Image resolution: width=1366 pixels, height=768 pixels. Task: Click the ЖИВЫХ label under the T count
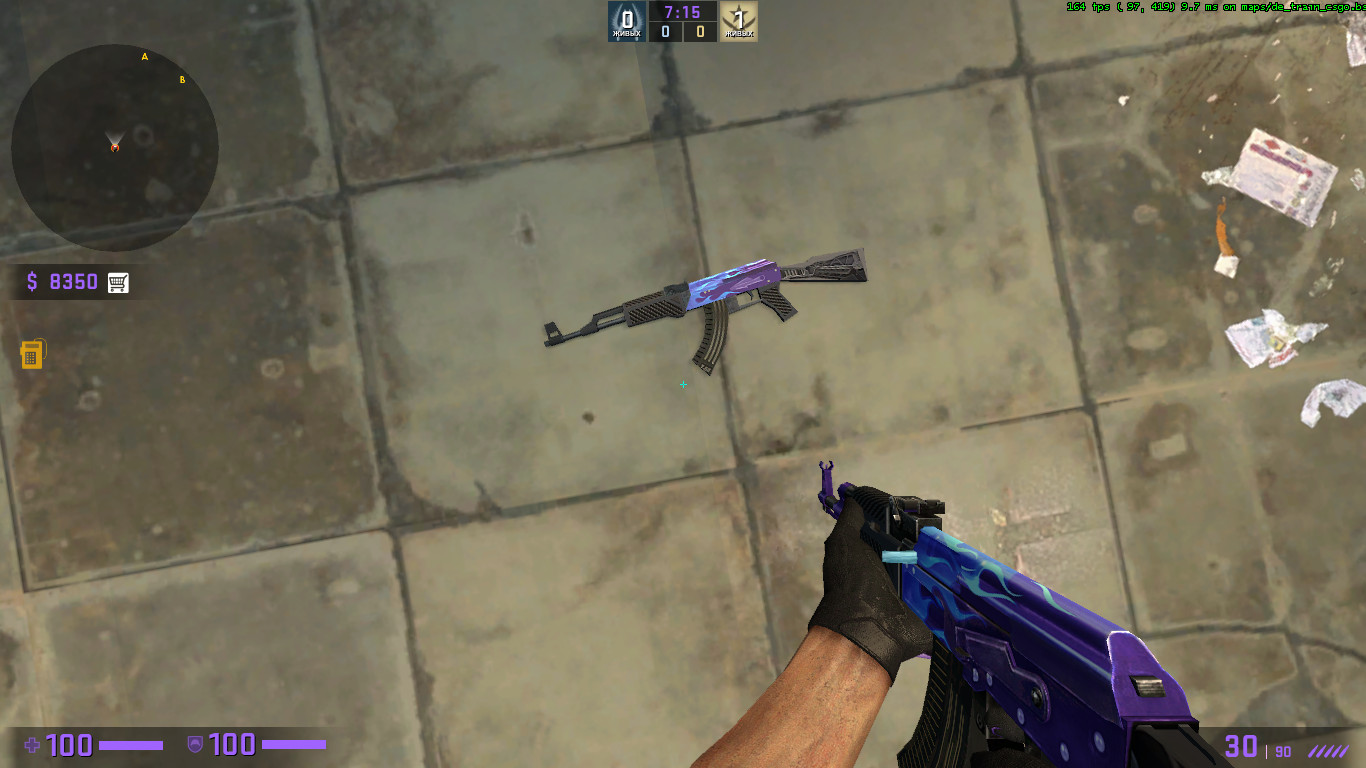pyautogui.click(x=740, y=32)
